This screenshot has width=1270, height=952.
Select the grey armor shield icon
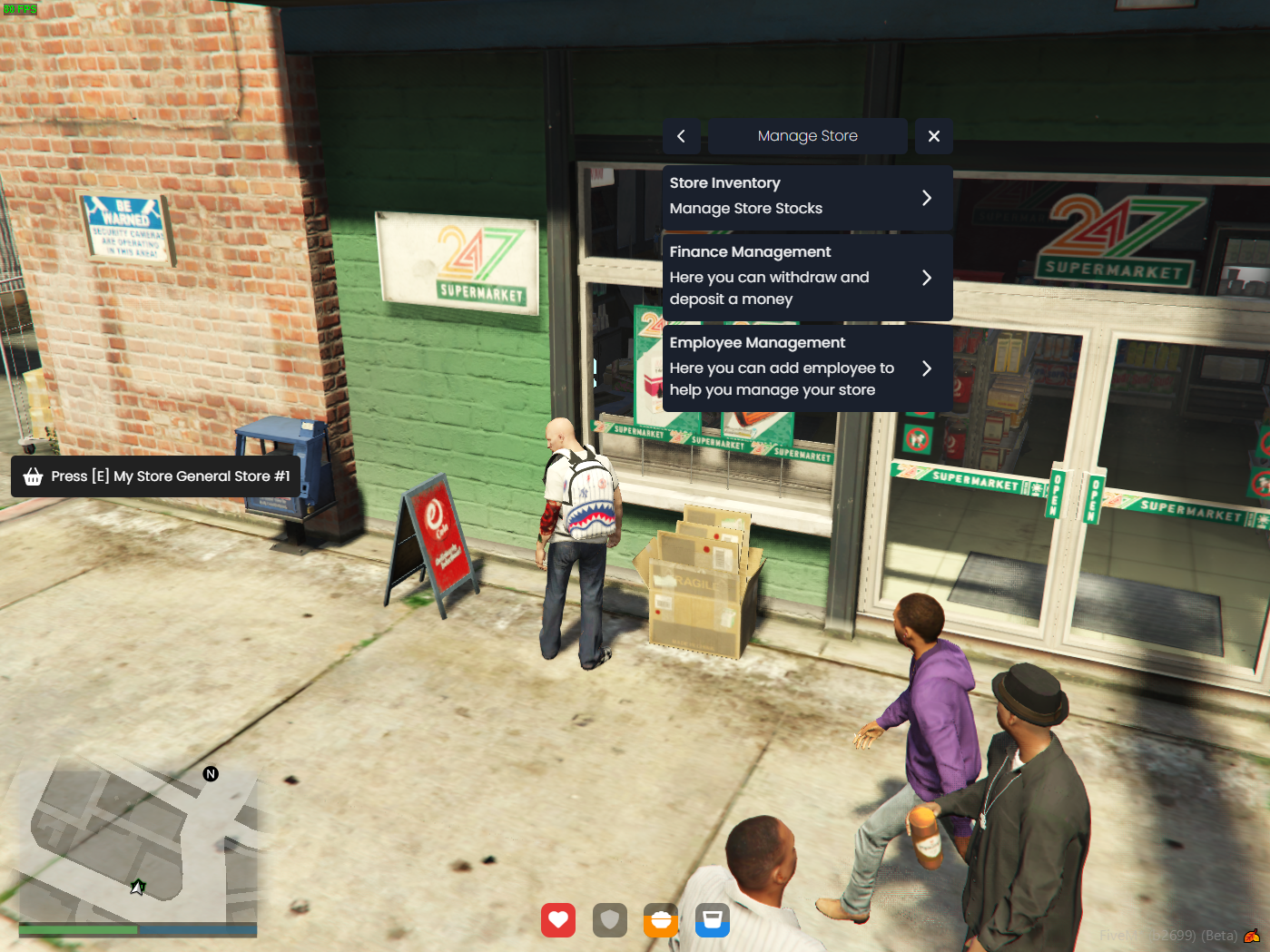(x=609, y=920)
